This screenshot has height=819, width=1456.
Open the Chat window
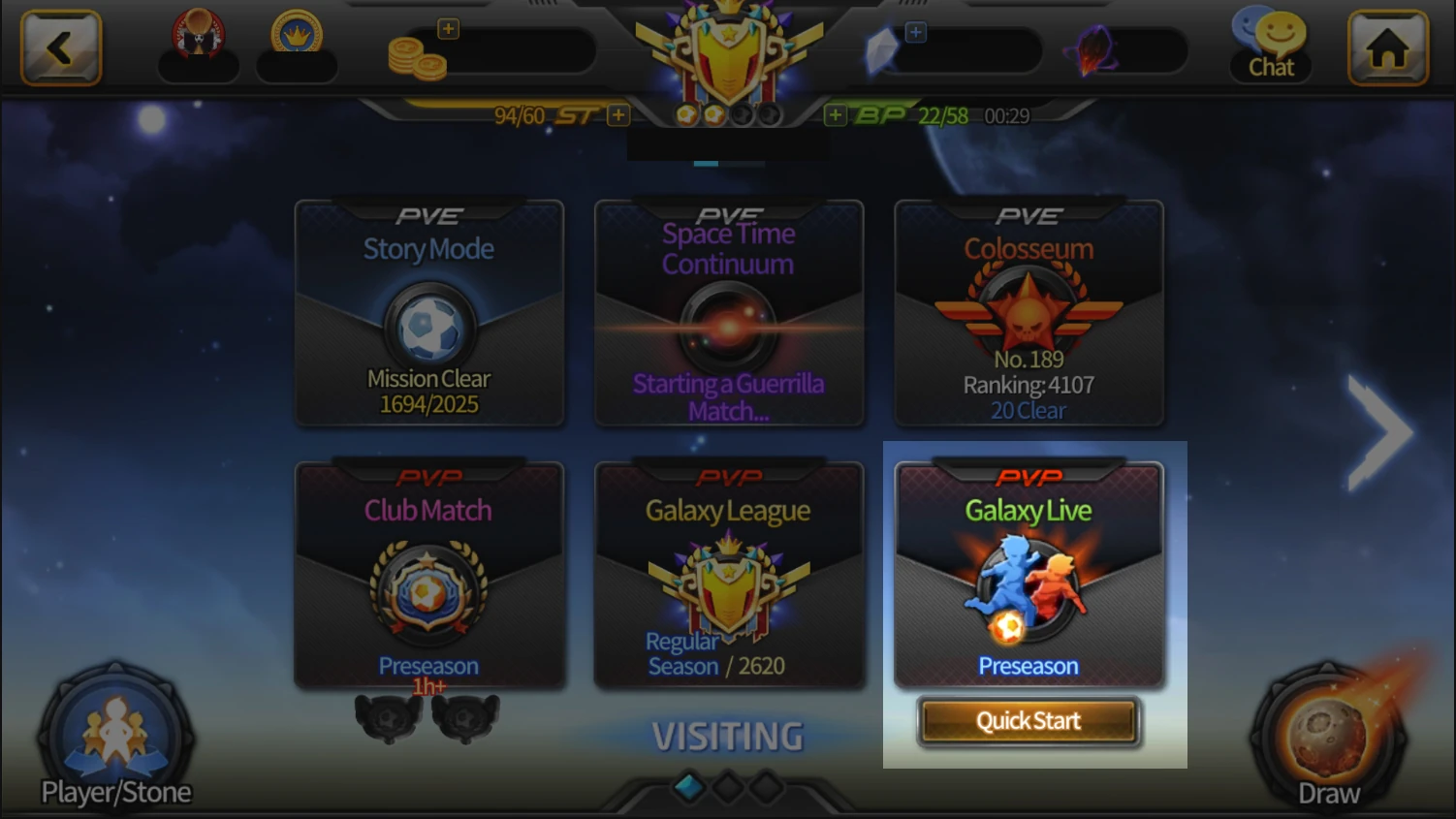coord(1270,46)
